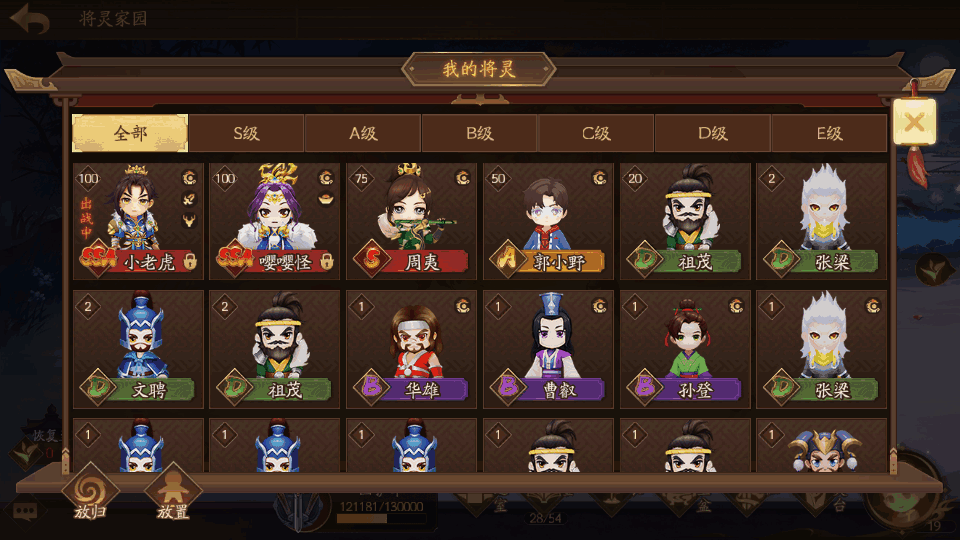
Task: Show only S级 spirits
Action: pos(246,133)
